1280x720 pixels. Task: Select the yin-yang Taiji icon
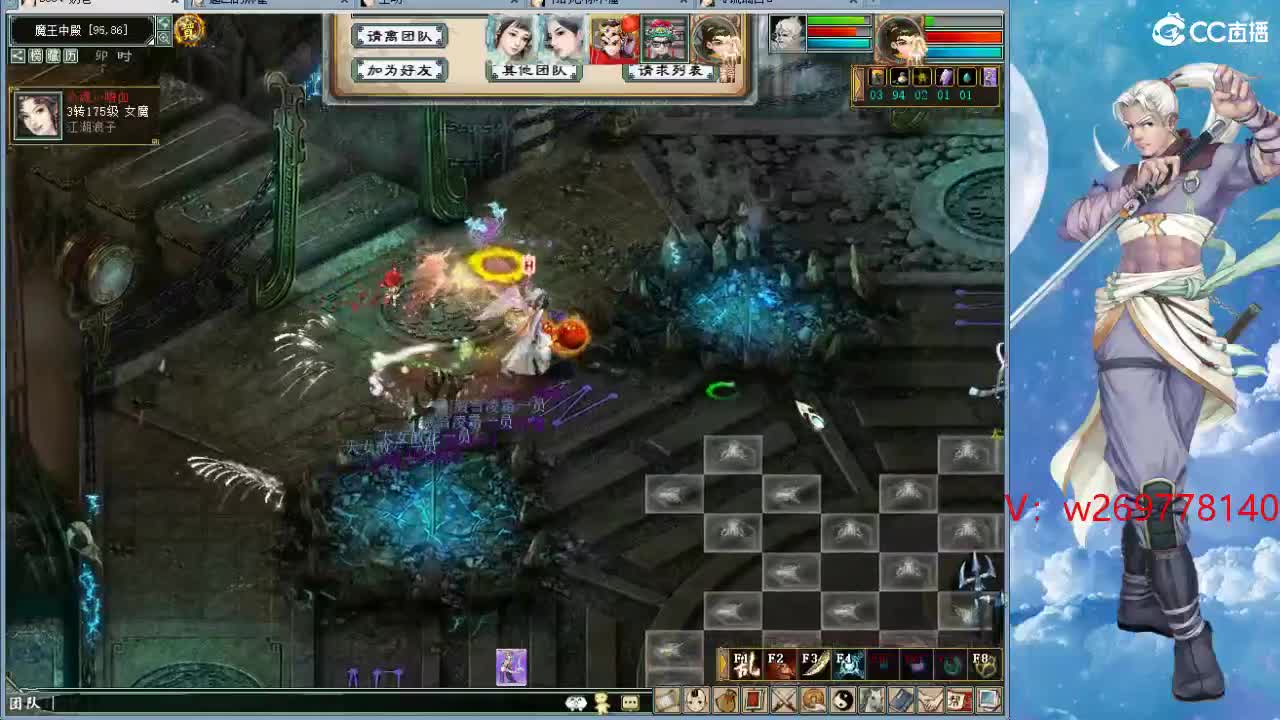[x=843, y=702]
